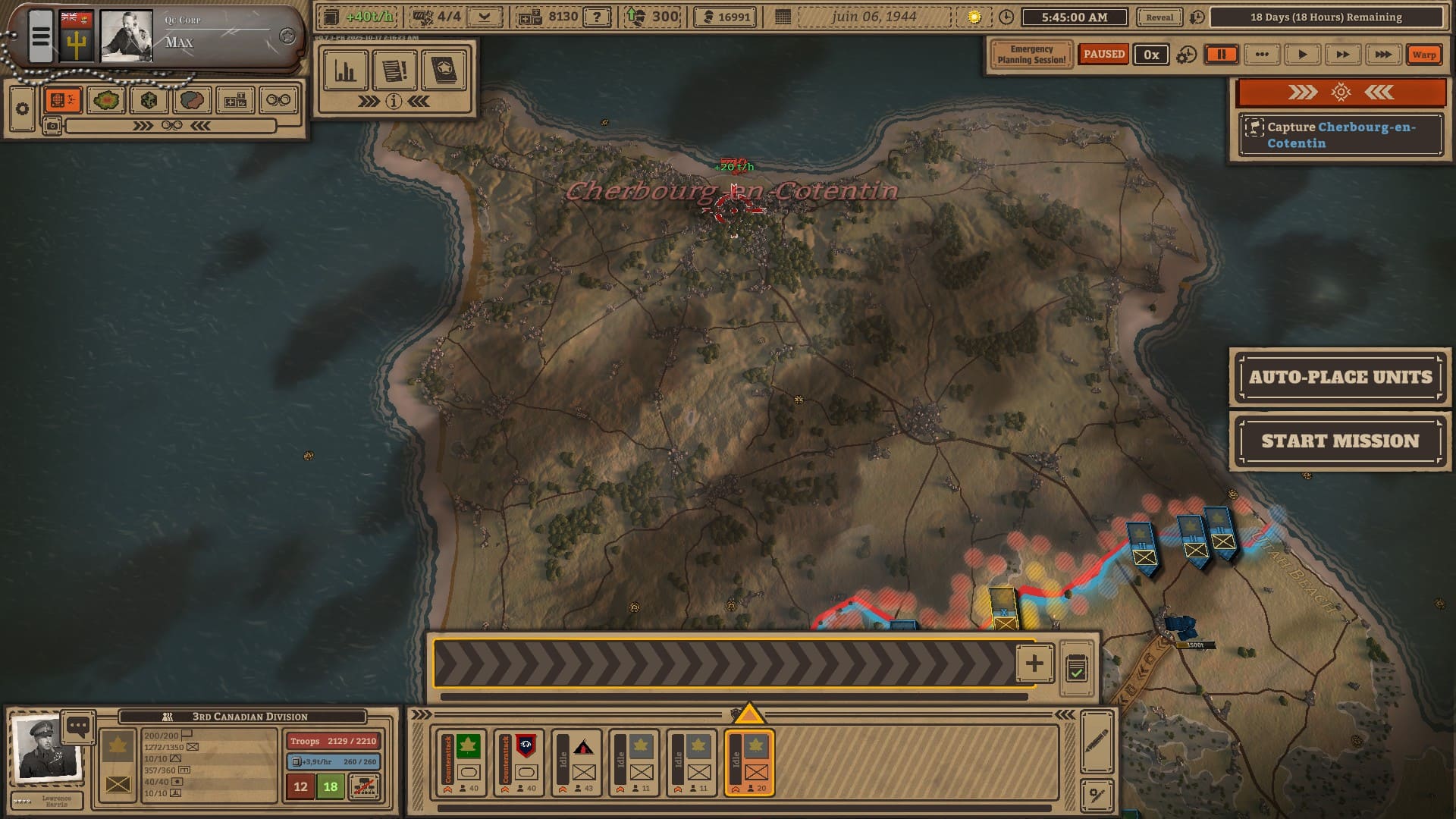
Task: Activate the Warp time button
Action: click(x=1423, y=55)
